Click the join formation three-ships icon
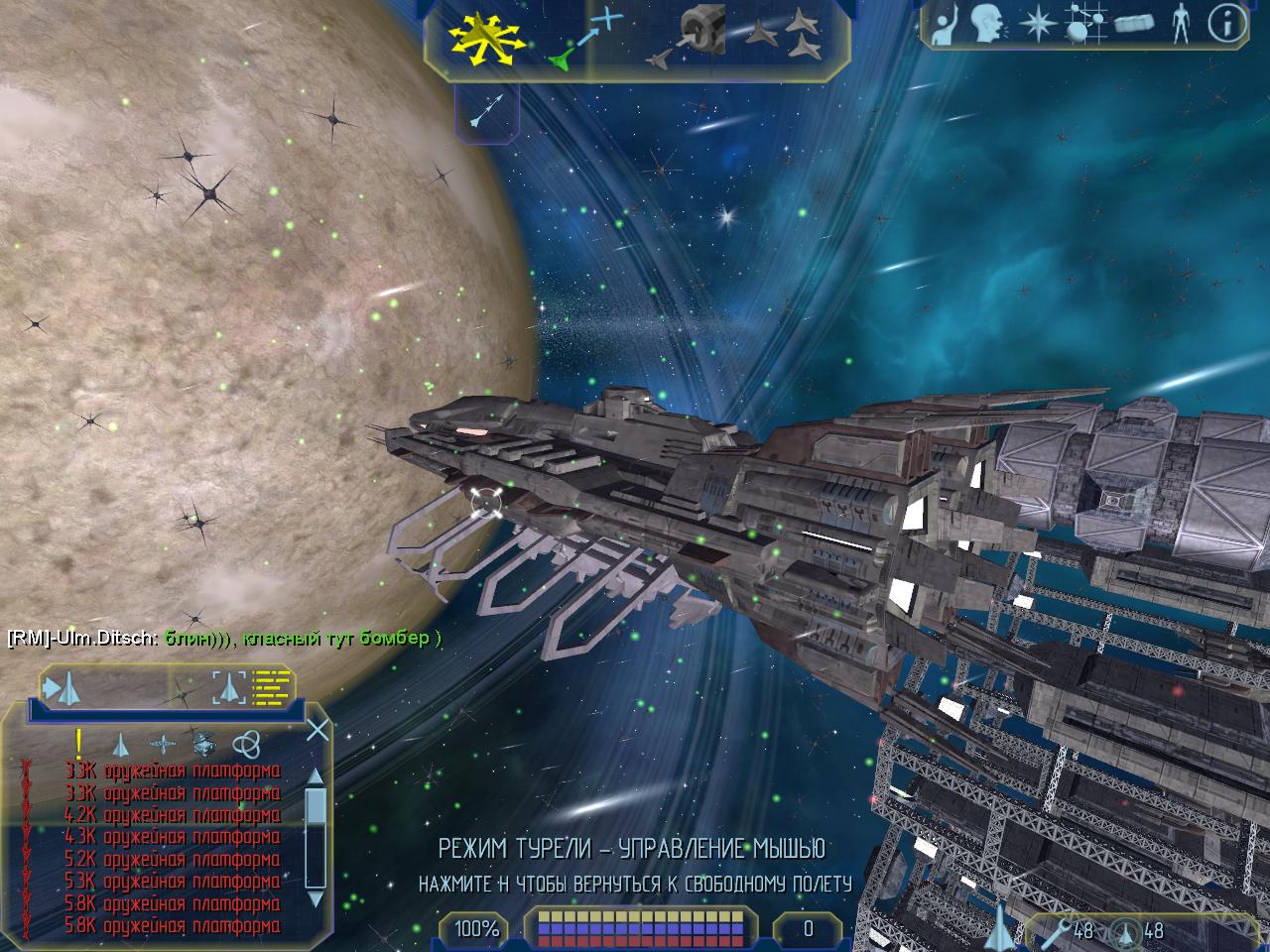 [788, 37]
